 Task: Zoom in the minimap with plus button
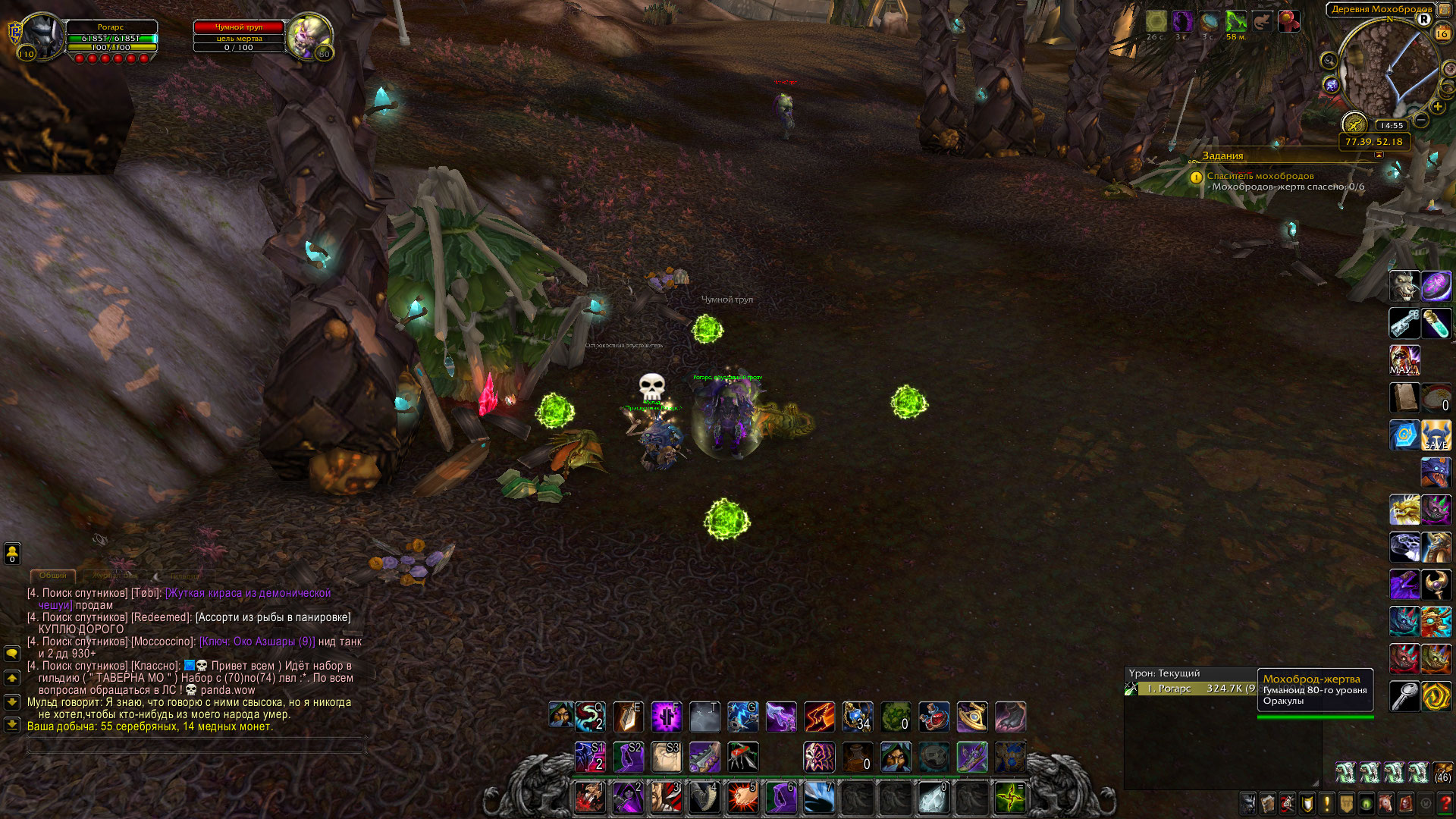point(1438,107)
